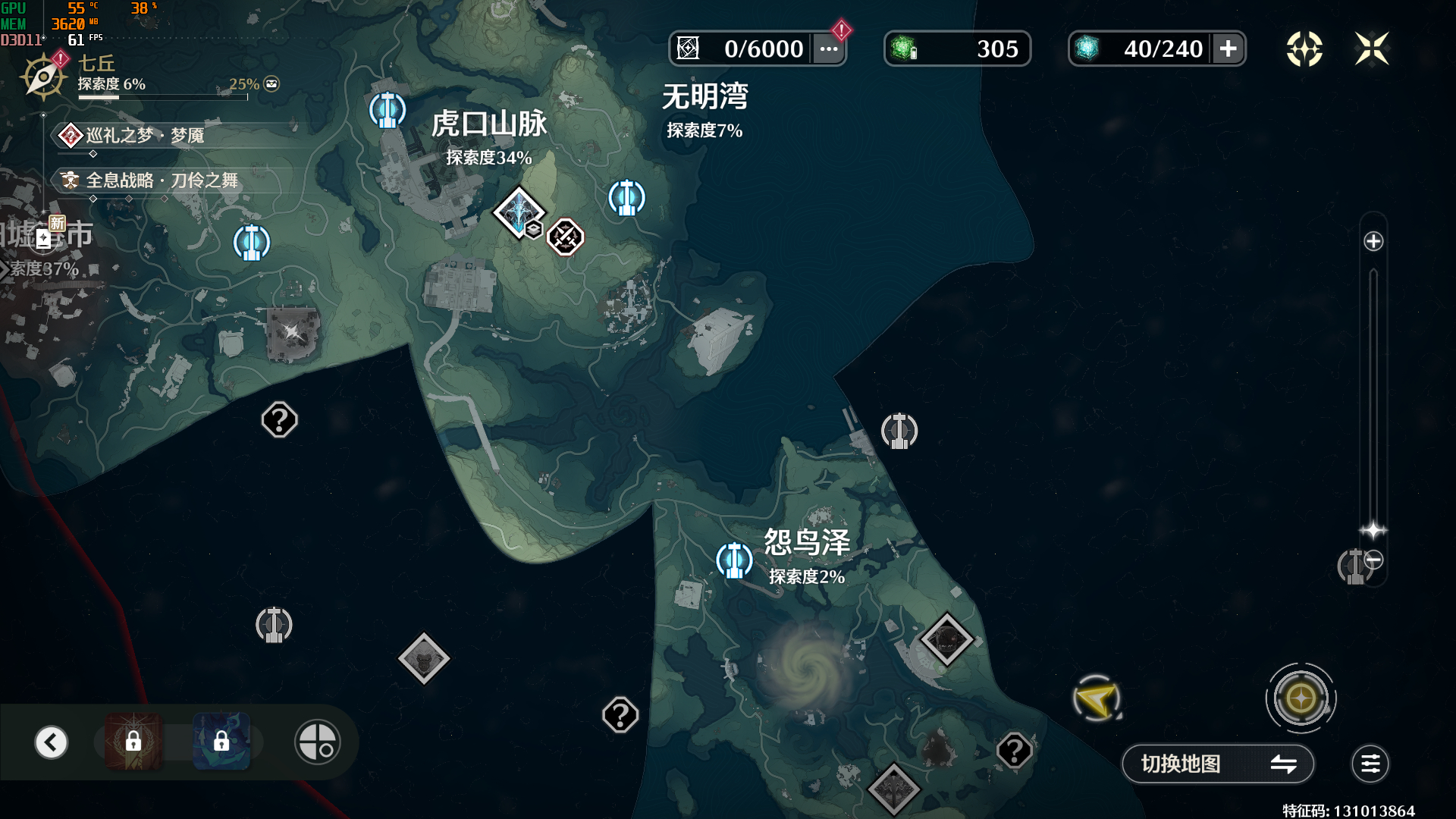Open the four-point target icon menu

[x=1304, y=49]
